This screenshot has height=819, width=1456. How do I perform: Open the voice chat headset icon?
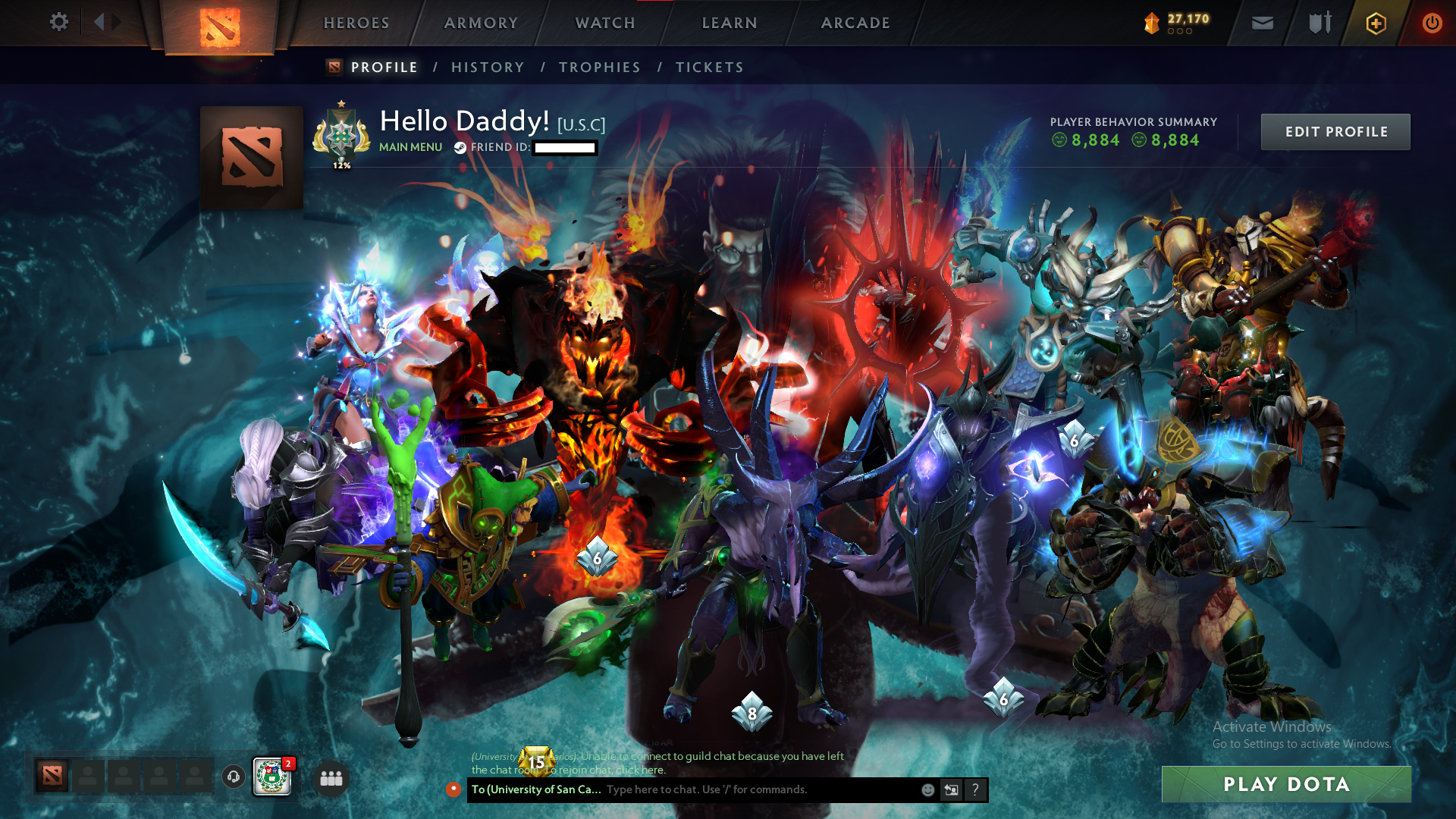(232, 776)
